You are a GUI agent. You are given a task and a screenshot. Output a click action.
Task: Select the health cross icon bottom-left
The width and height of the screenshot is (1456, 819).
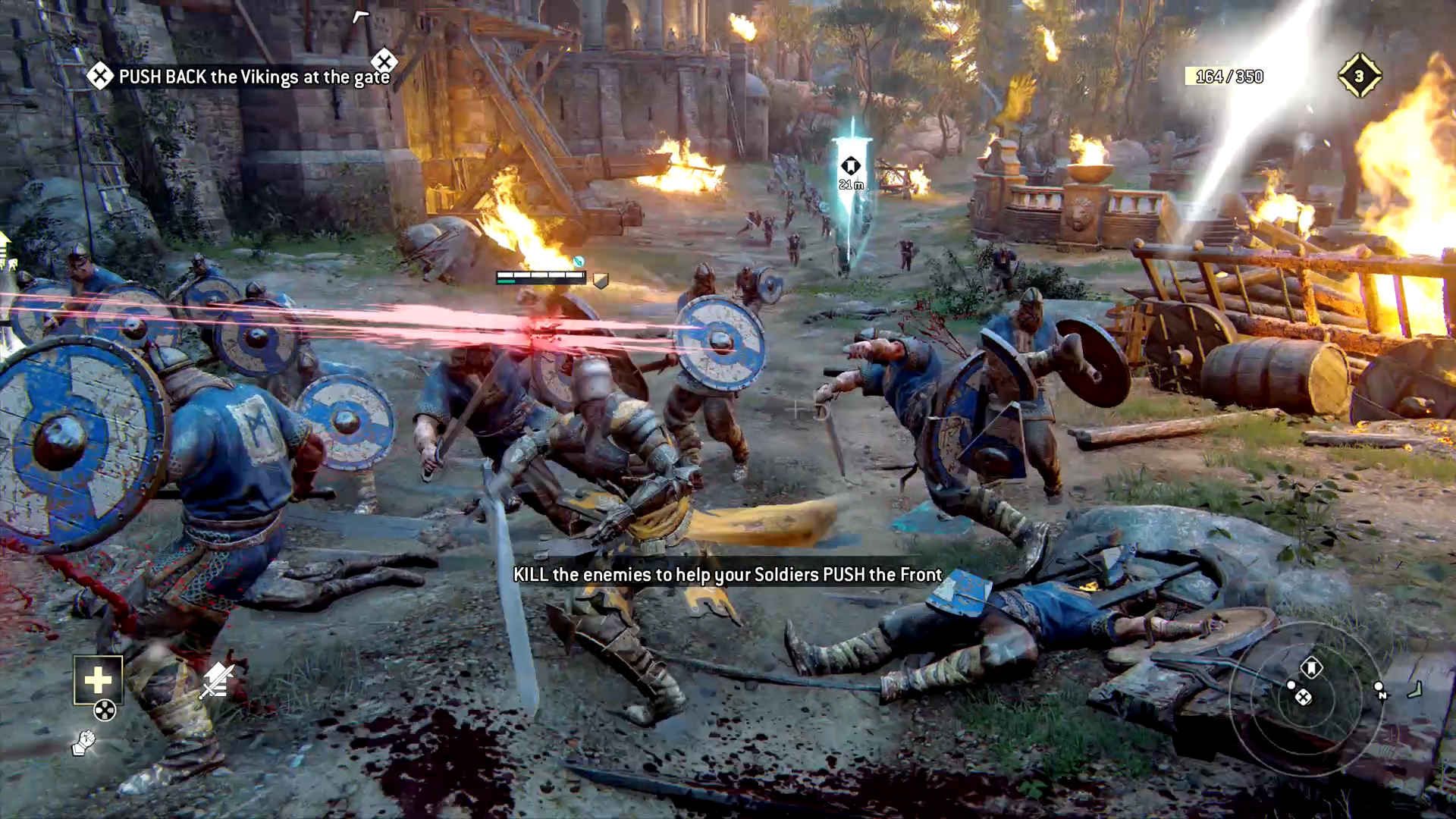[x=96, y=680]
